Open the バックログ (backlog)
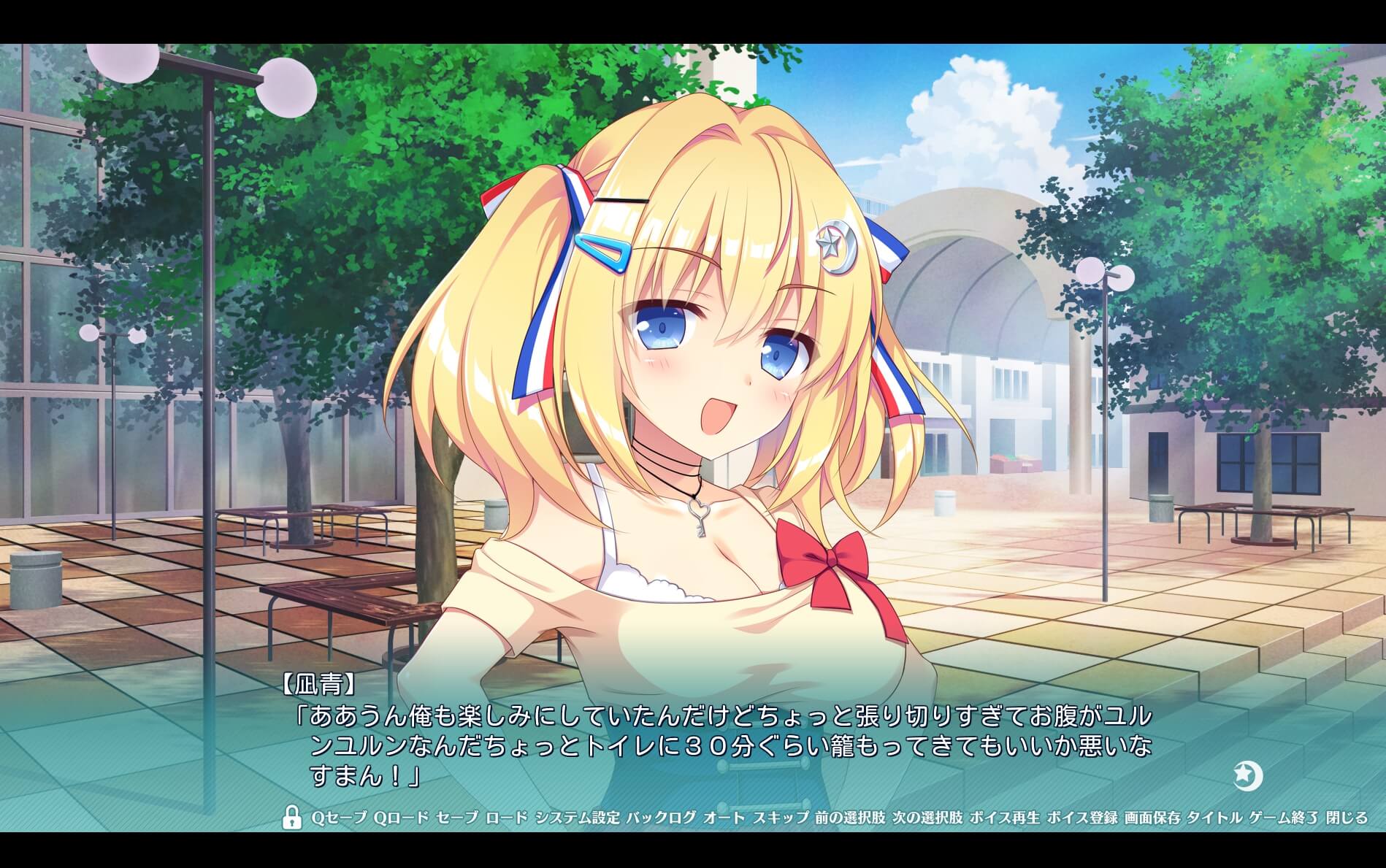1386x868 pixels. point(660,818)
